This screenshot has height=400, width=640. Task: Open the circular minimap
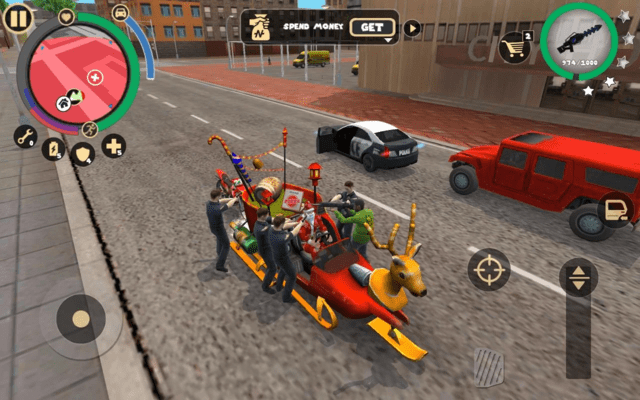(x=78, y=72)
